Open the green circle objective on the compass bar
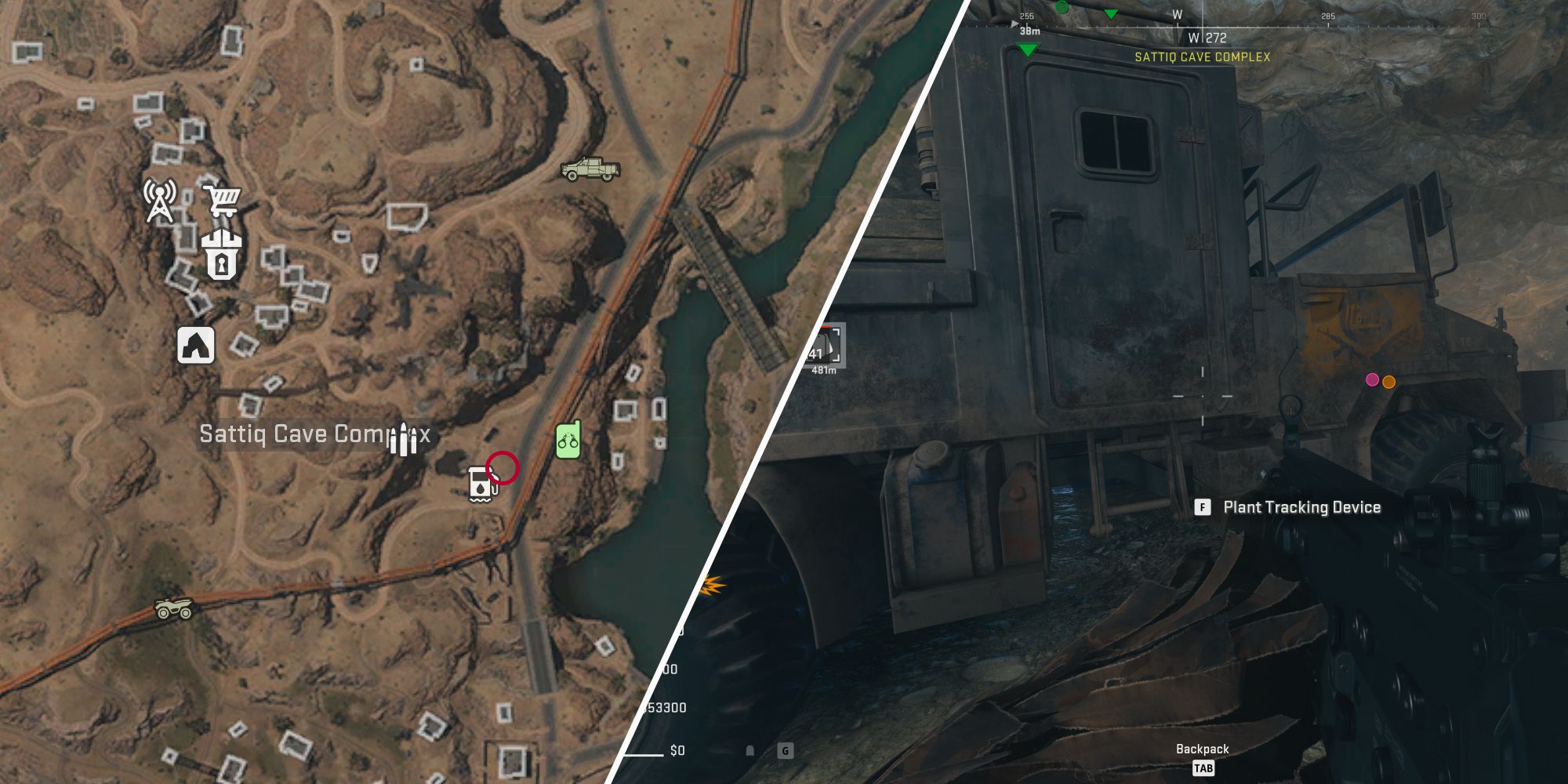The height and width of the screenshot is (784, 1568). [1064, 8]
